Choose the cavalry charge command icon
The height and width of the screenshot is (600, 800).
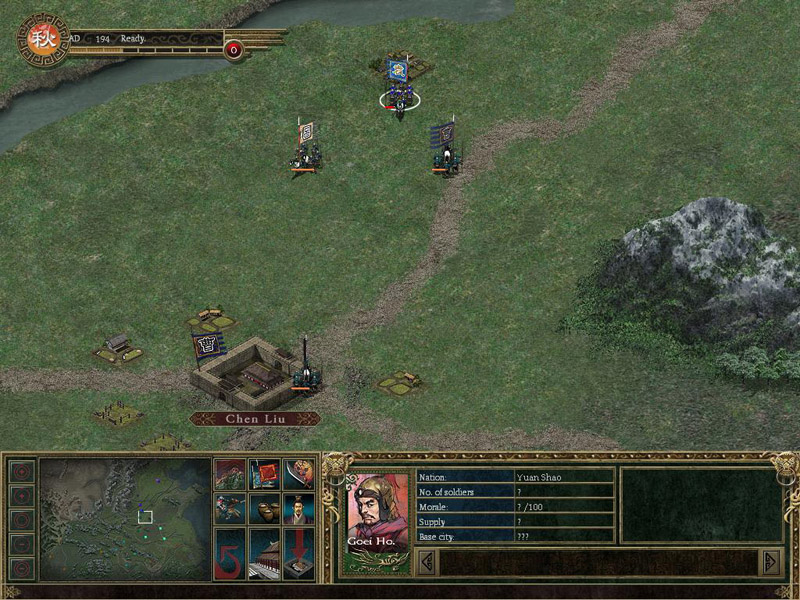[x=229, y=509]
